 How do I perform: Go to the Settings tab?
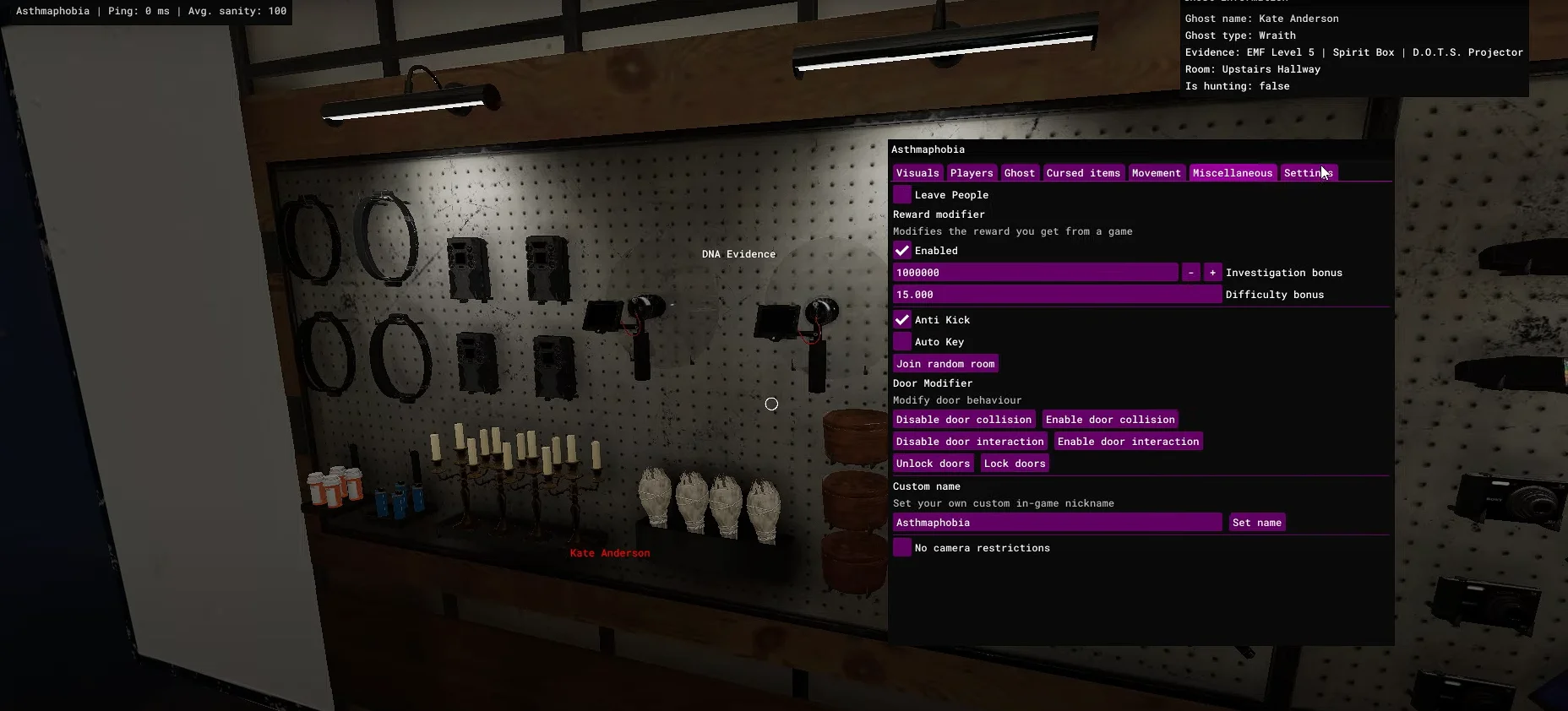[1307, 173]
